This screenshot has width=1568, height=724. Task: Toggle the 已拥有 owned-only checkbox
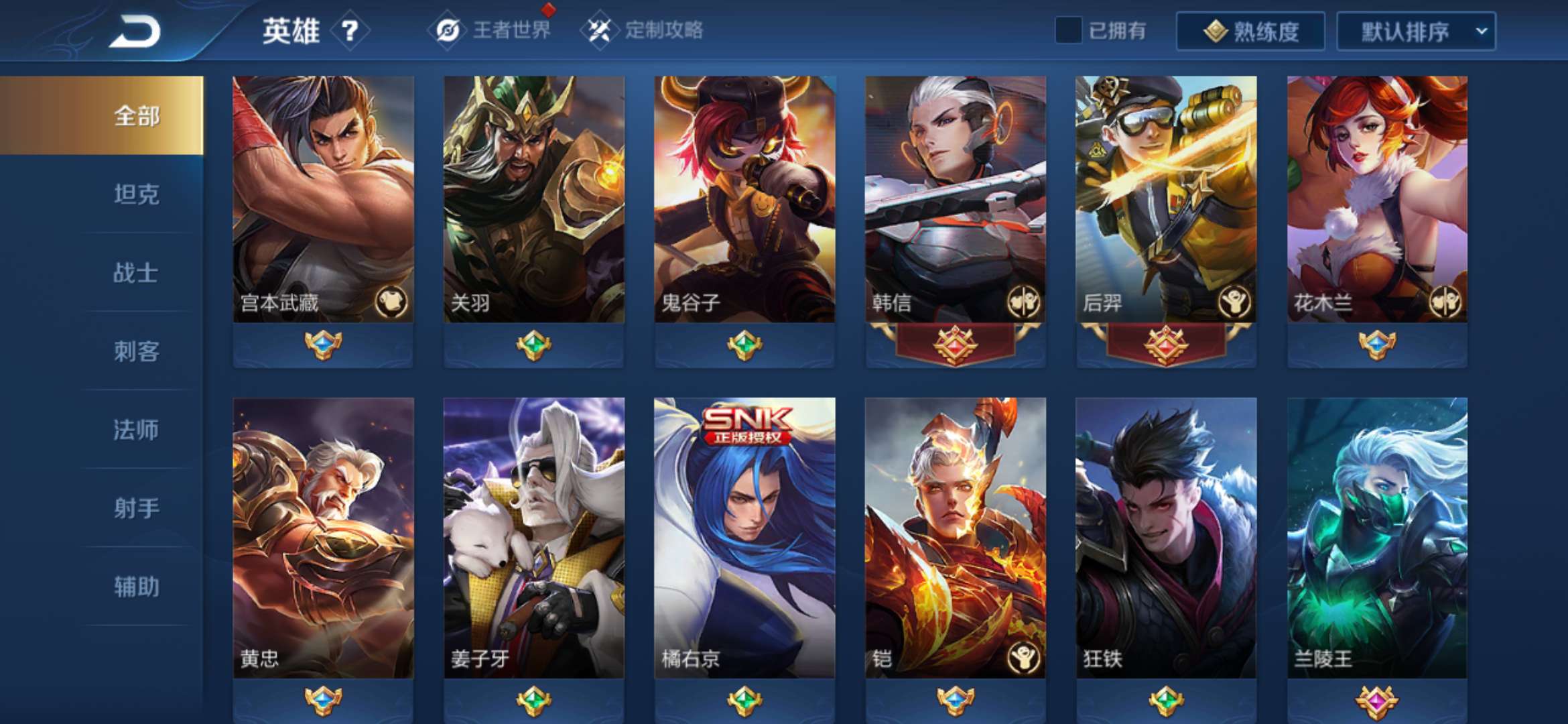(1068, 31)
